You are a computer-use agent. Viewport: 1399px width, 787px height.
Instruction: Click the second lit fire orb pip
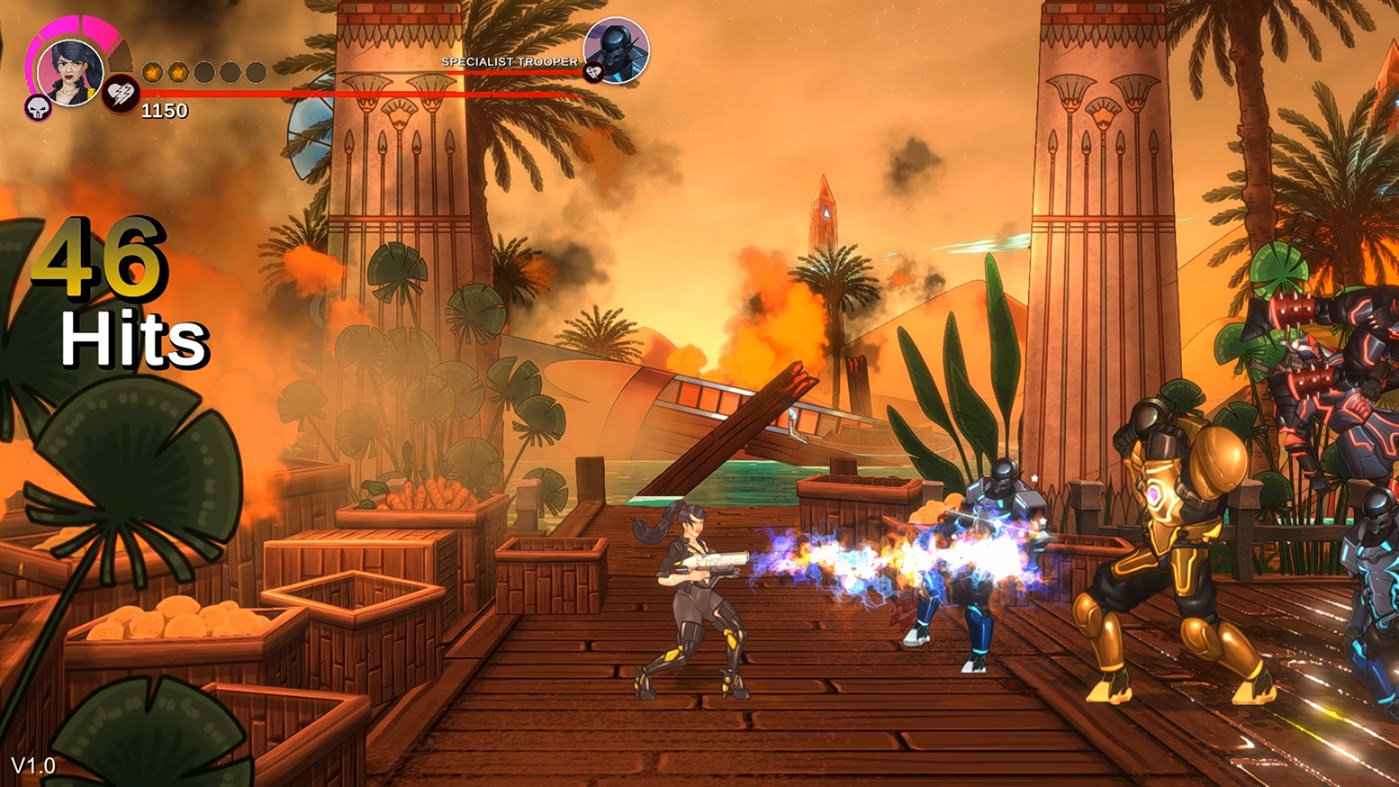pos(178,72)
